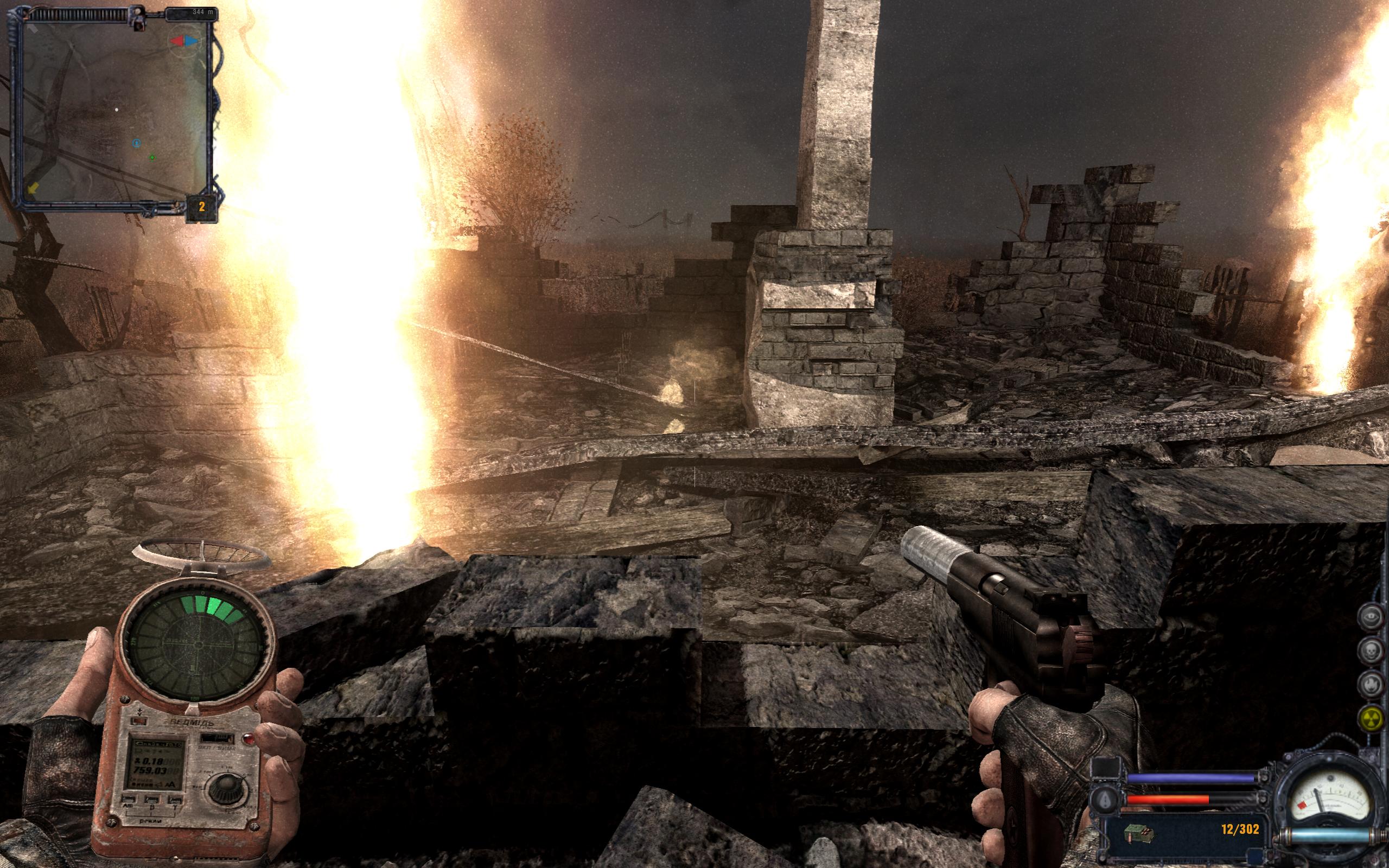
Task: Select the eye stealth visibility indicator
Action: point(1371,617)
